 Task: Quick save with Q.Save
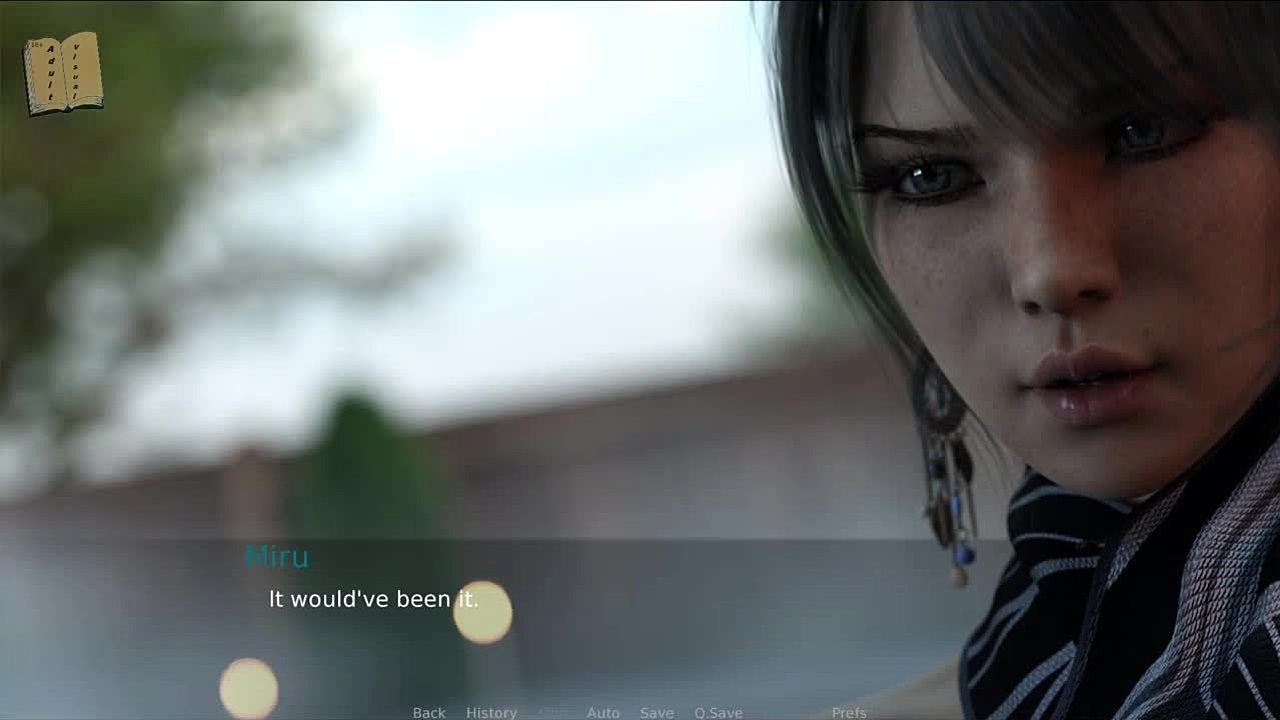tap(718, 712)
